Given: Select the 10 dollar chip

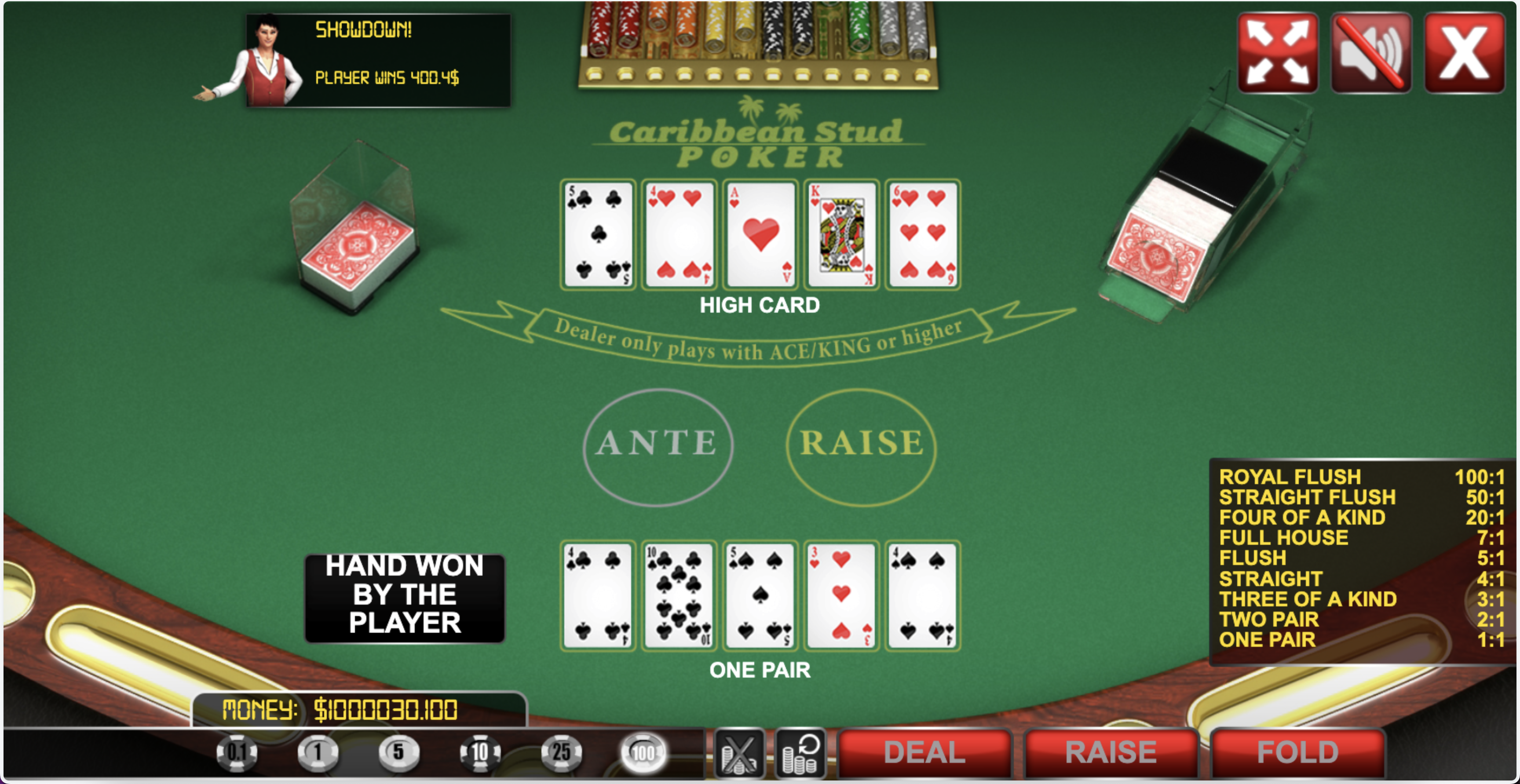Looking at the screenshot, I should 480,753.
